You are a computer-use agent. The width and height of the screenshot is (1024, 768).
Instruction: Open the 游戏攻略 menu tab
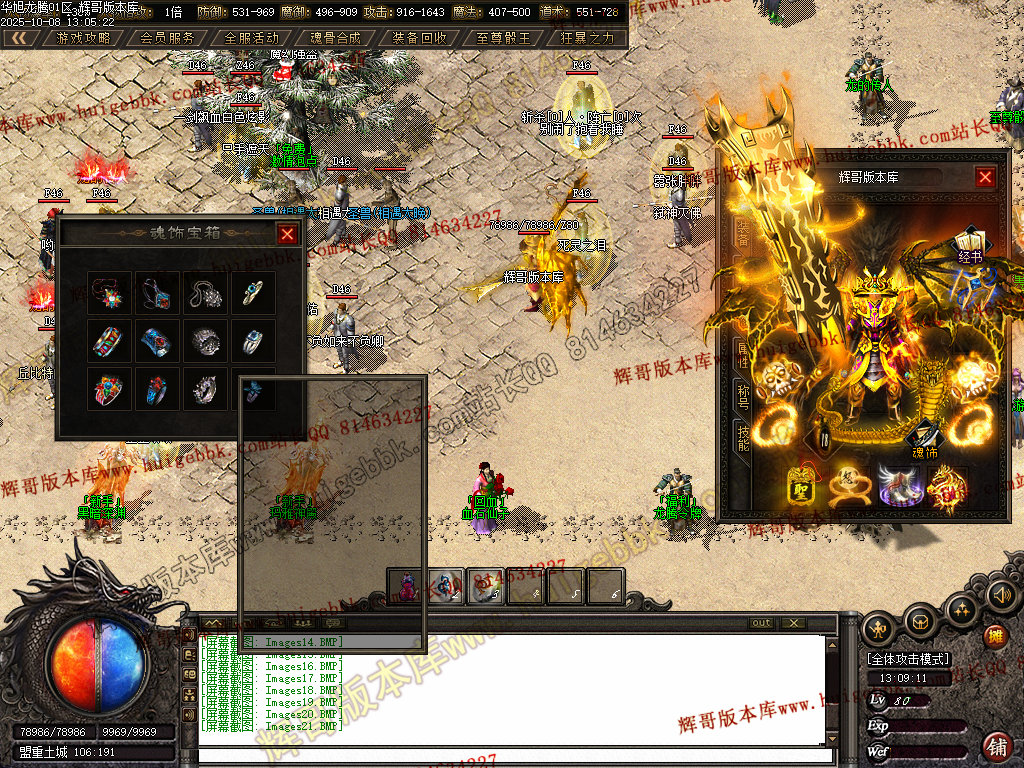84,38
